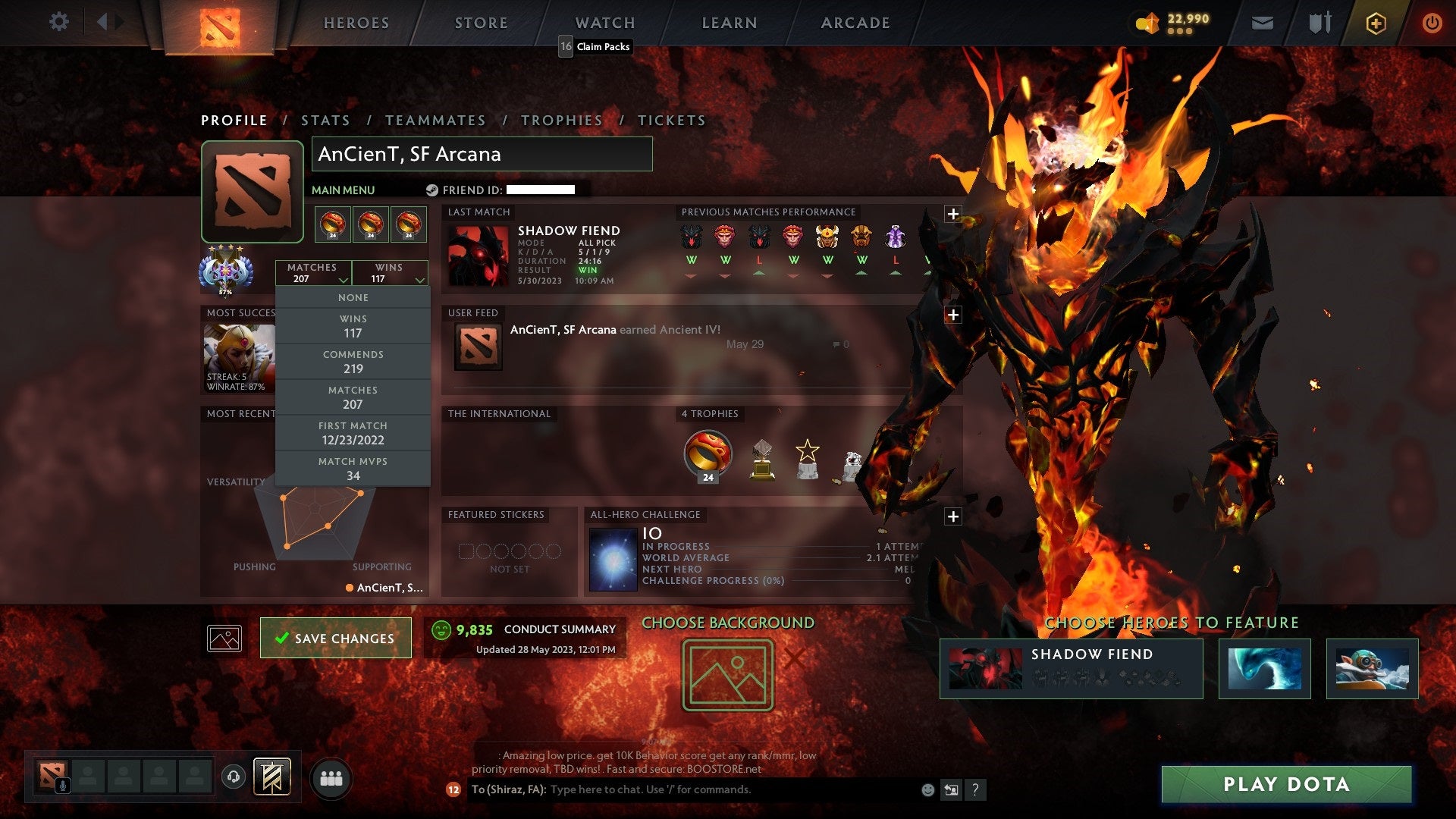
Task: Open the friends list people icon
Action: (x=332, y=777)
